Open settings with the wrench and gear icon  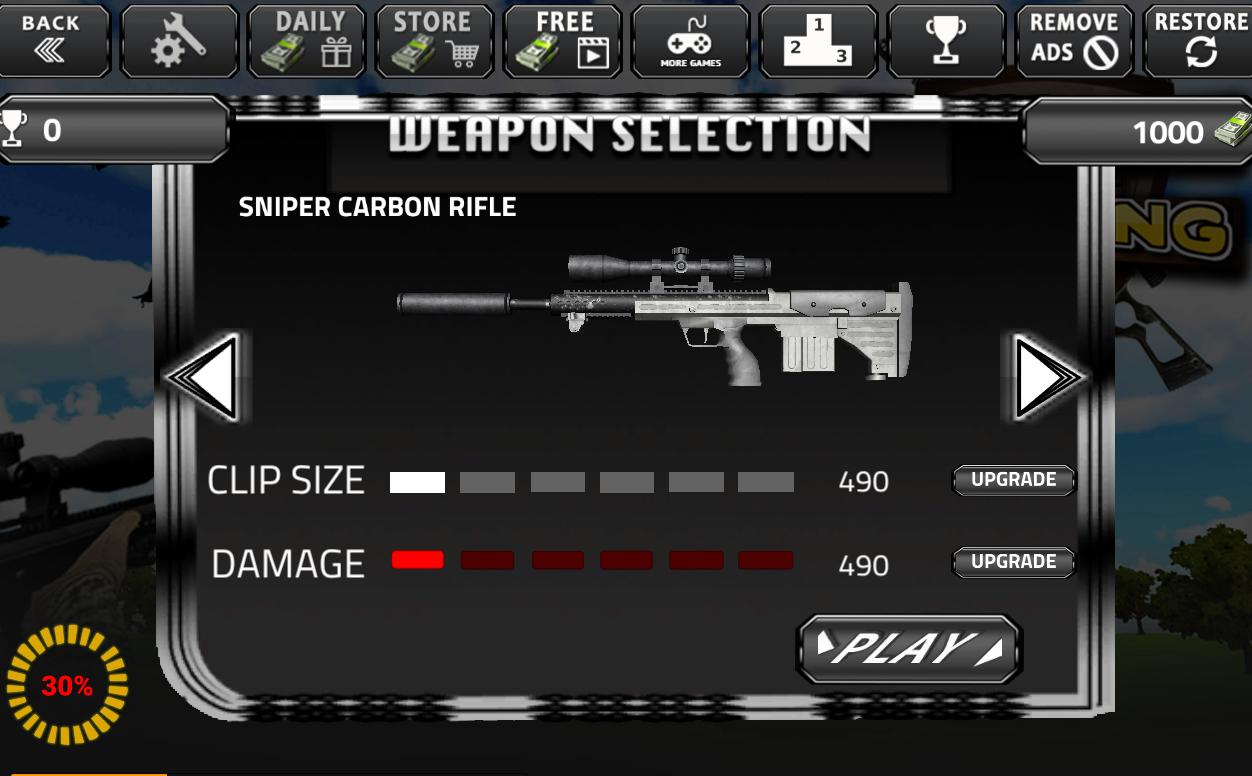179,41
